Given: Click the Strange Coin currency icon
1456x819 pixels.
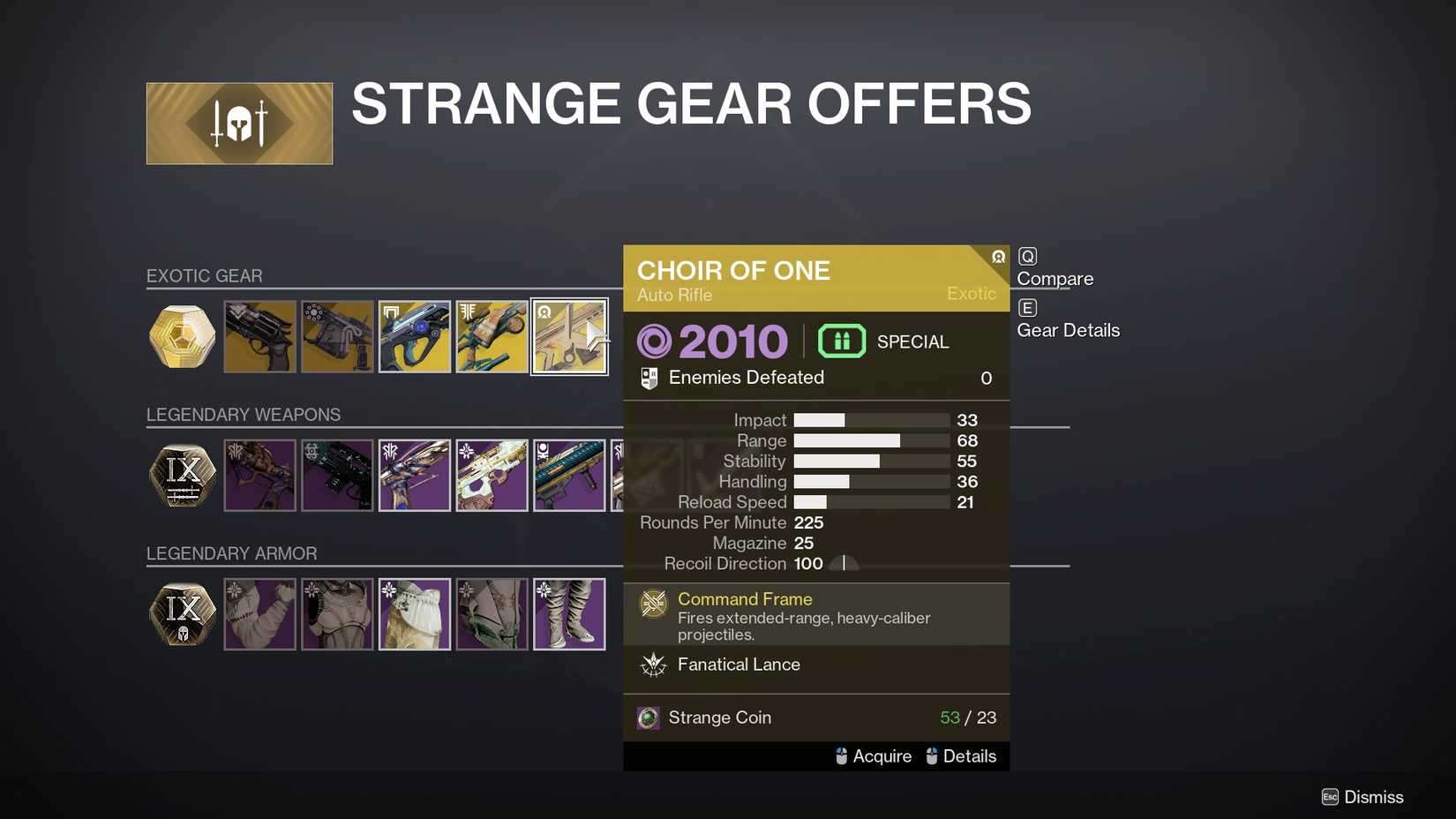Looking at the screenshot, I should tap(649, 718).
